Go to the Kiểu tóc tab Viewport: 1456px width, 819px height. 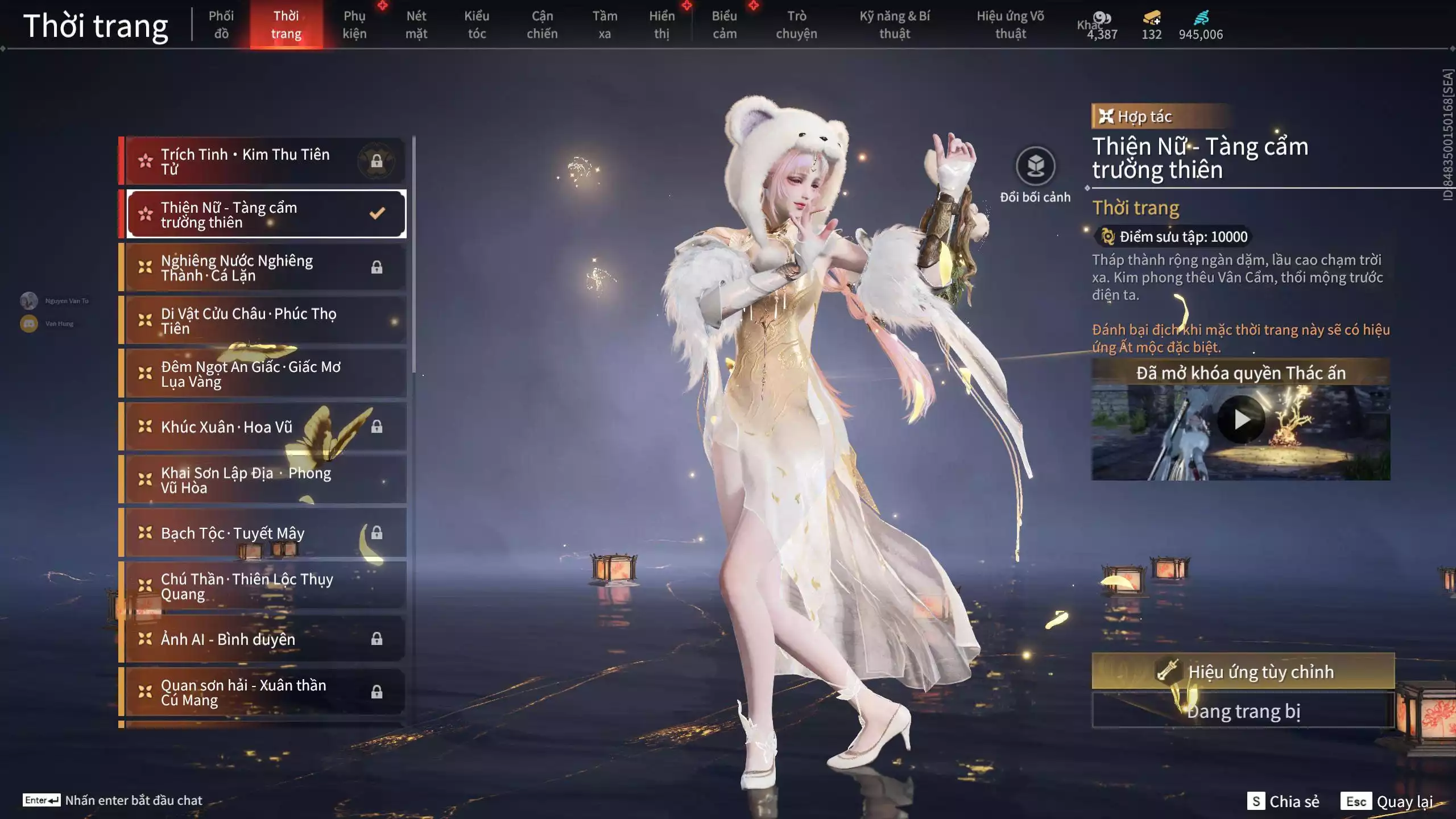coord(477,24)
